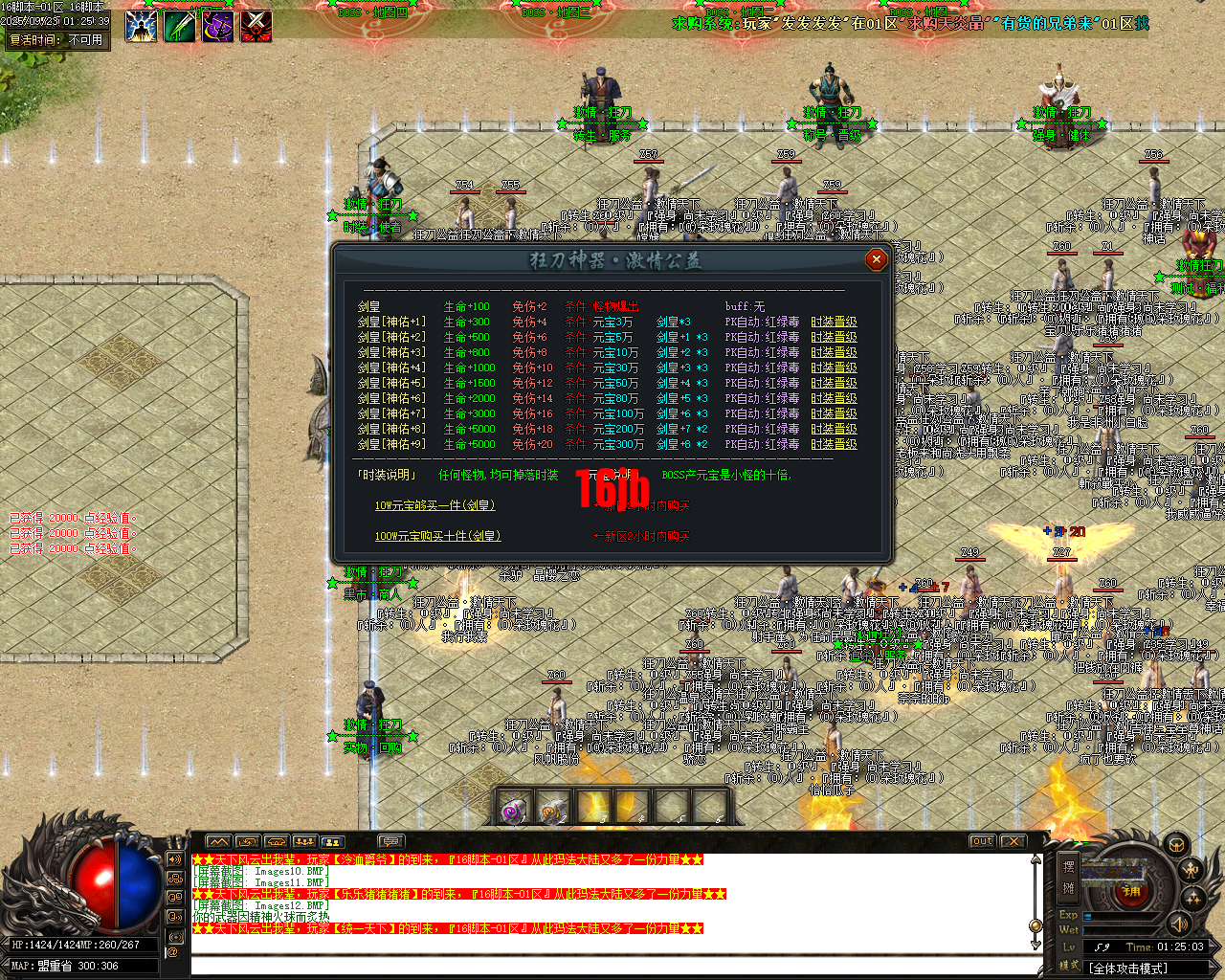Activate the lightning figure buff icon
This screenshot has height=980, width=1225.
142,25
